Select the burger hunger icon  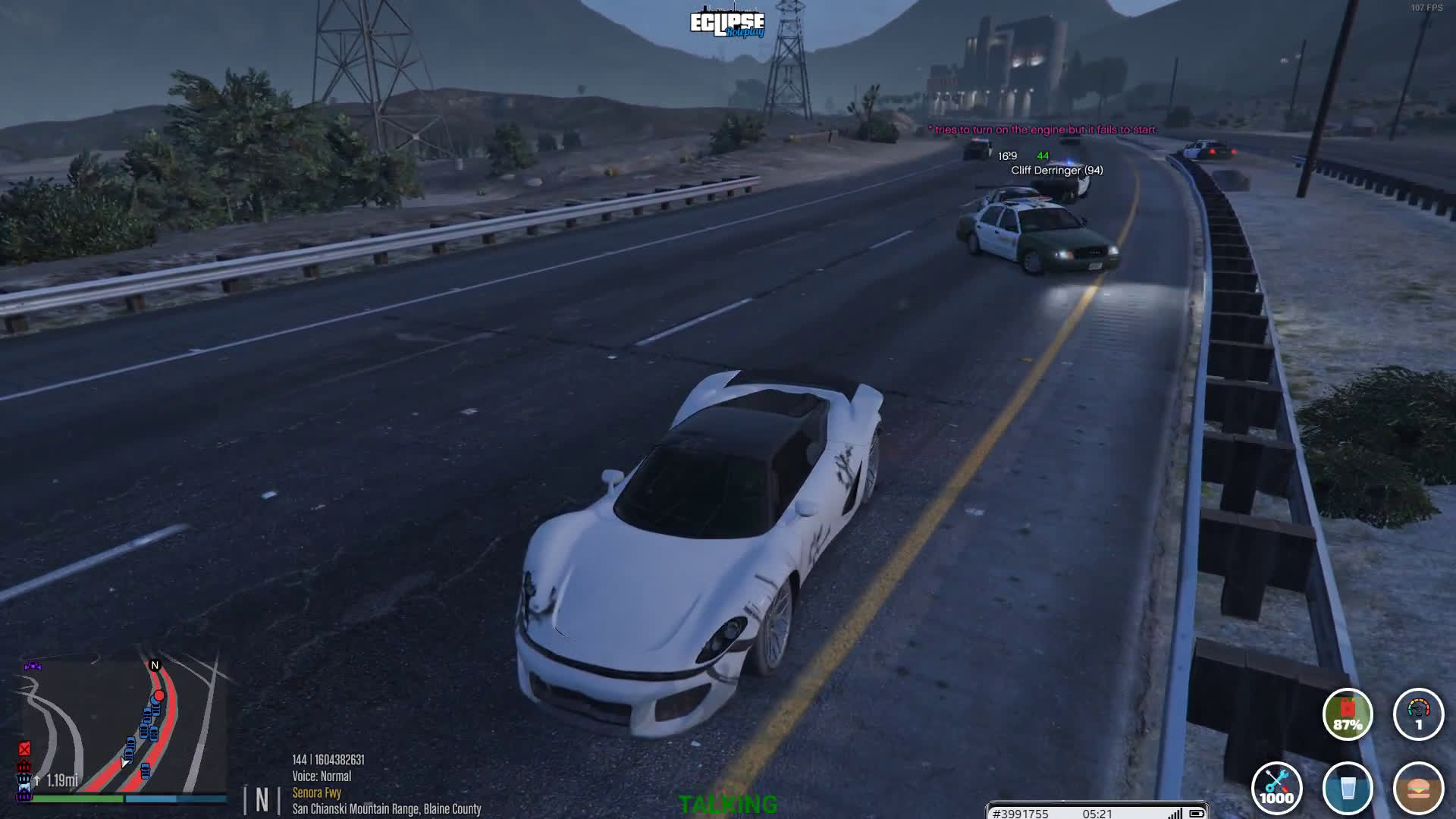[x=1418, y=788]
